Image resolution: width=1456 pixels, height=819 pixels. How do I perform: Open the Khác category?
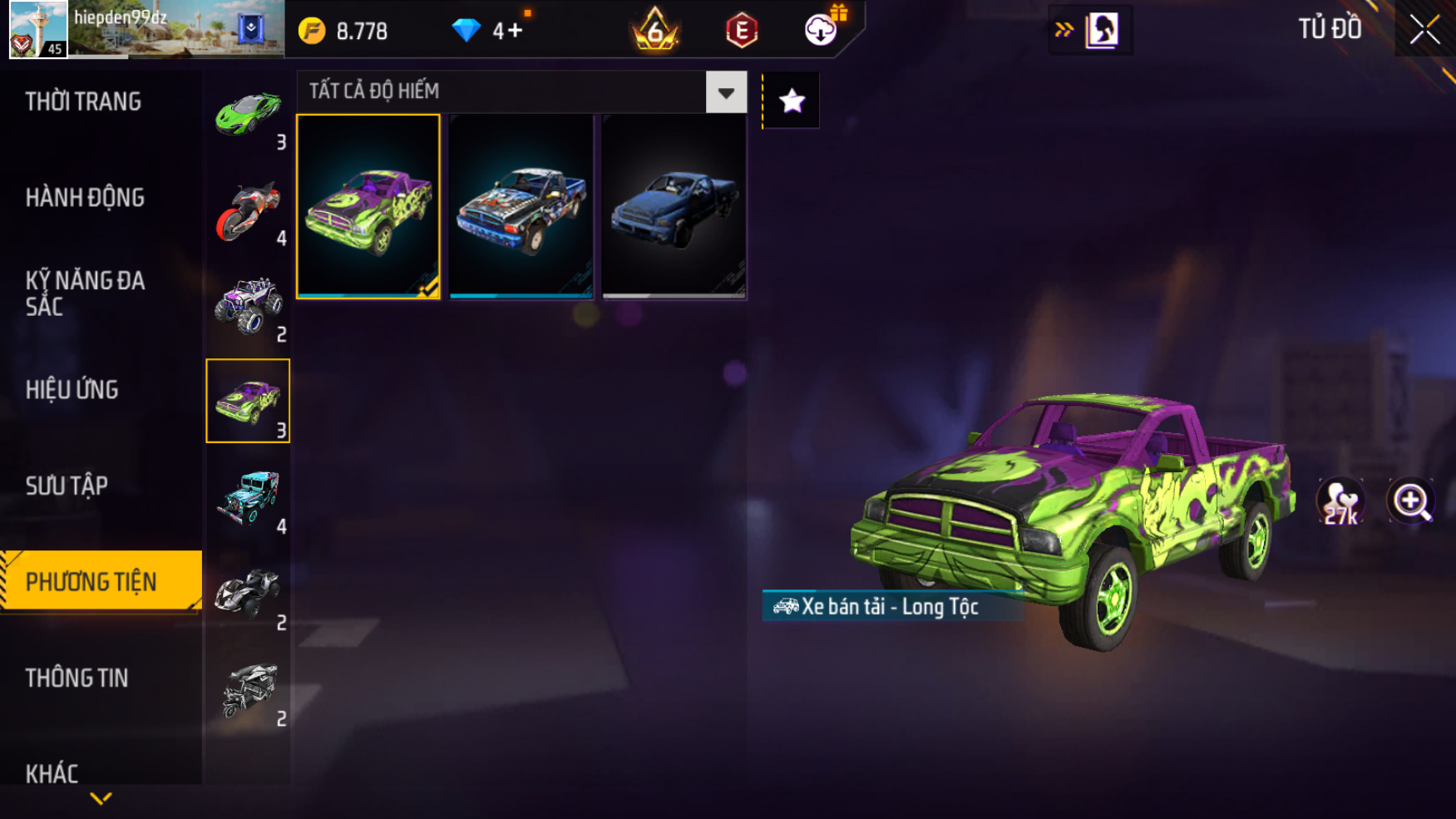pos(52,773)
